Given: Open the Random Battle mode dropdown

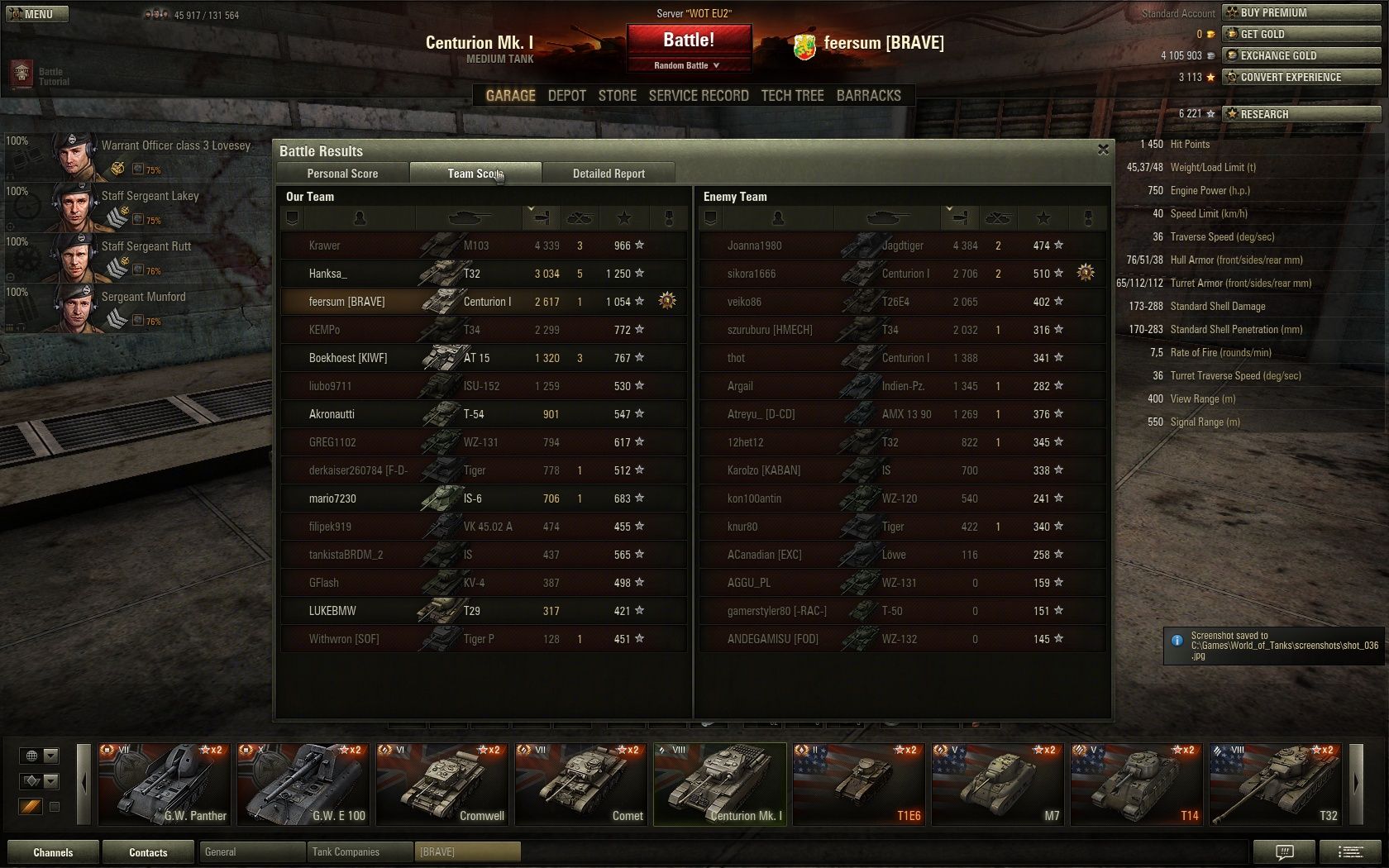Looking at the screenshot, I should [688, 65].
